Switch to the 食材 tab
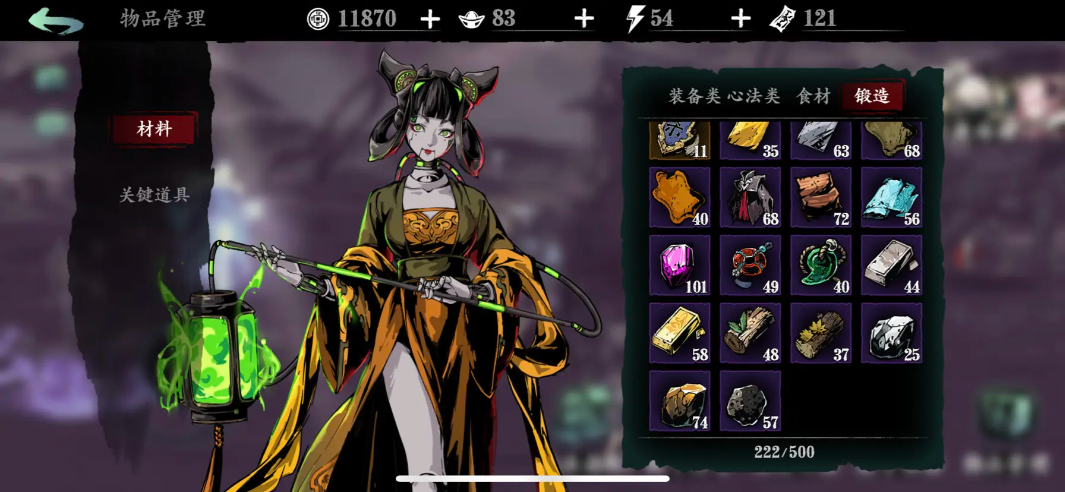 point(813,96)
